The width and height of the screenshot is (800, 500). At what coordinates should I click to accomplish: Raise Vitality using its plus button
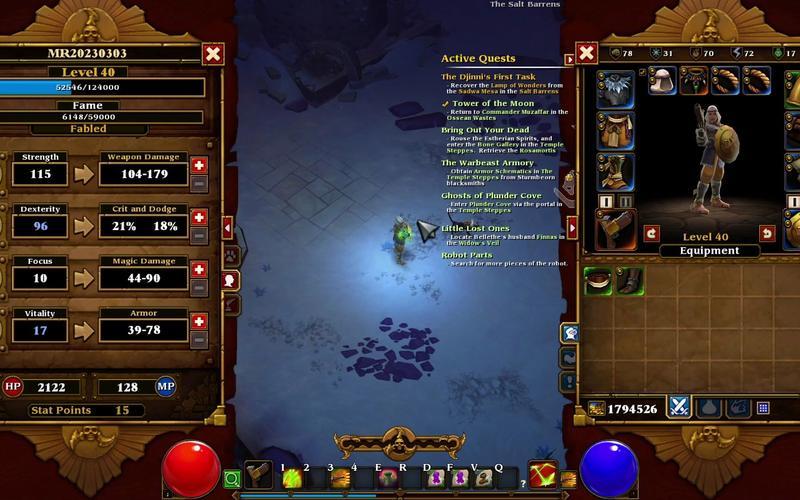(x=199, y=321)
